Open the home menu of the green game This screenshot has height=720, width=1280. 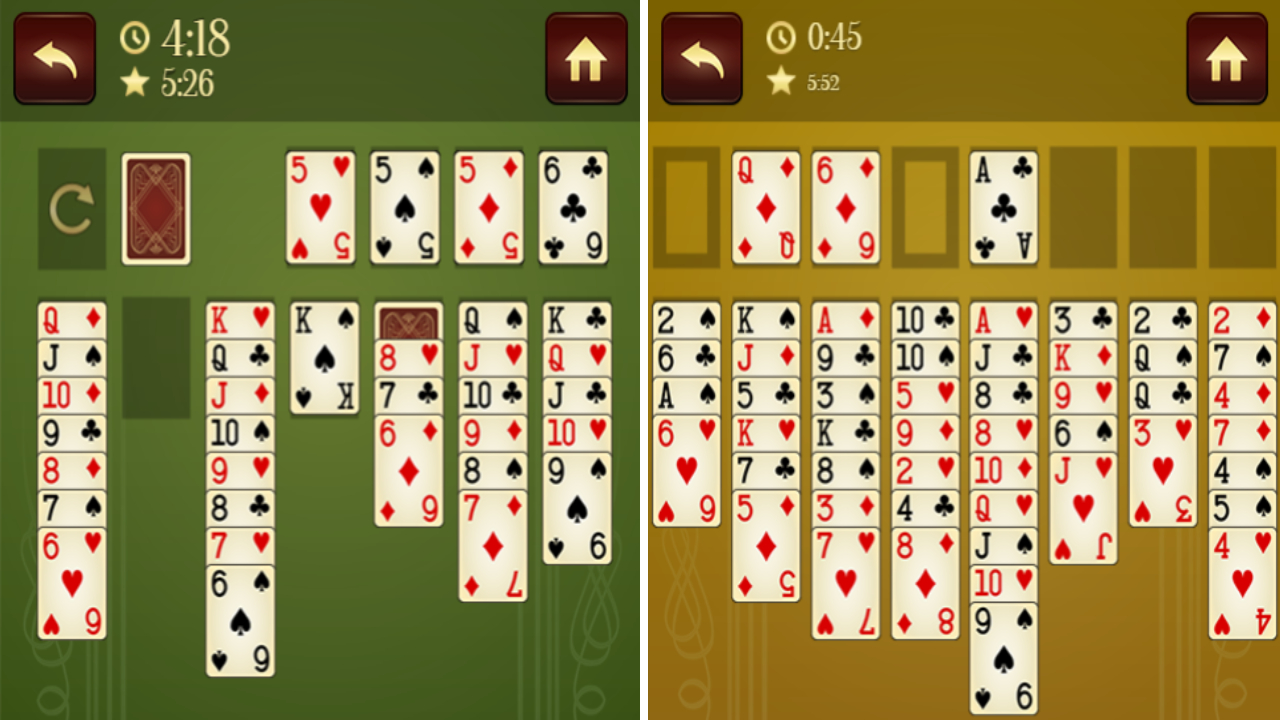coord(586,58)
